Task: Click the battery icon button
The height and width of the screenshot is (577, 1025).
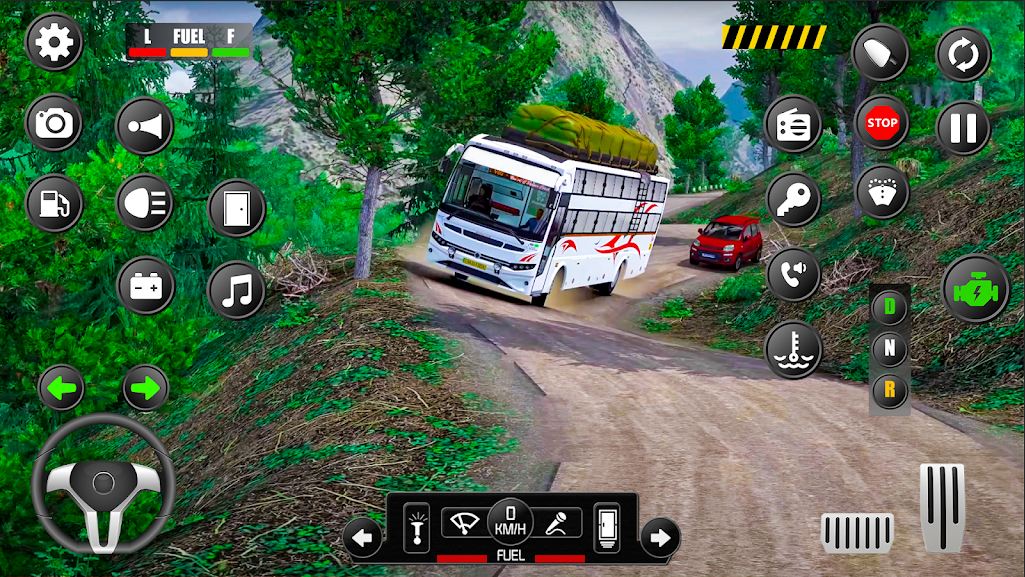Action: tap(145, 286)
